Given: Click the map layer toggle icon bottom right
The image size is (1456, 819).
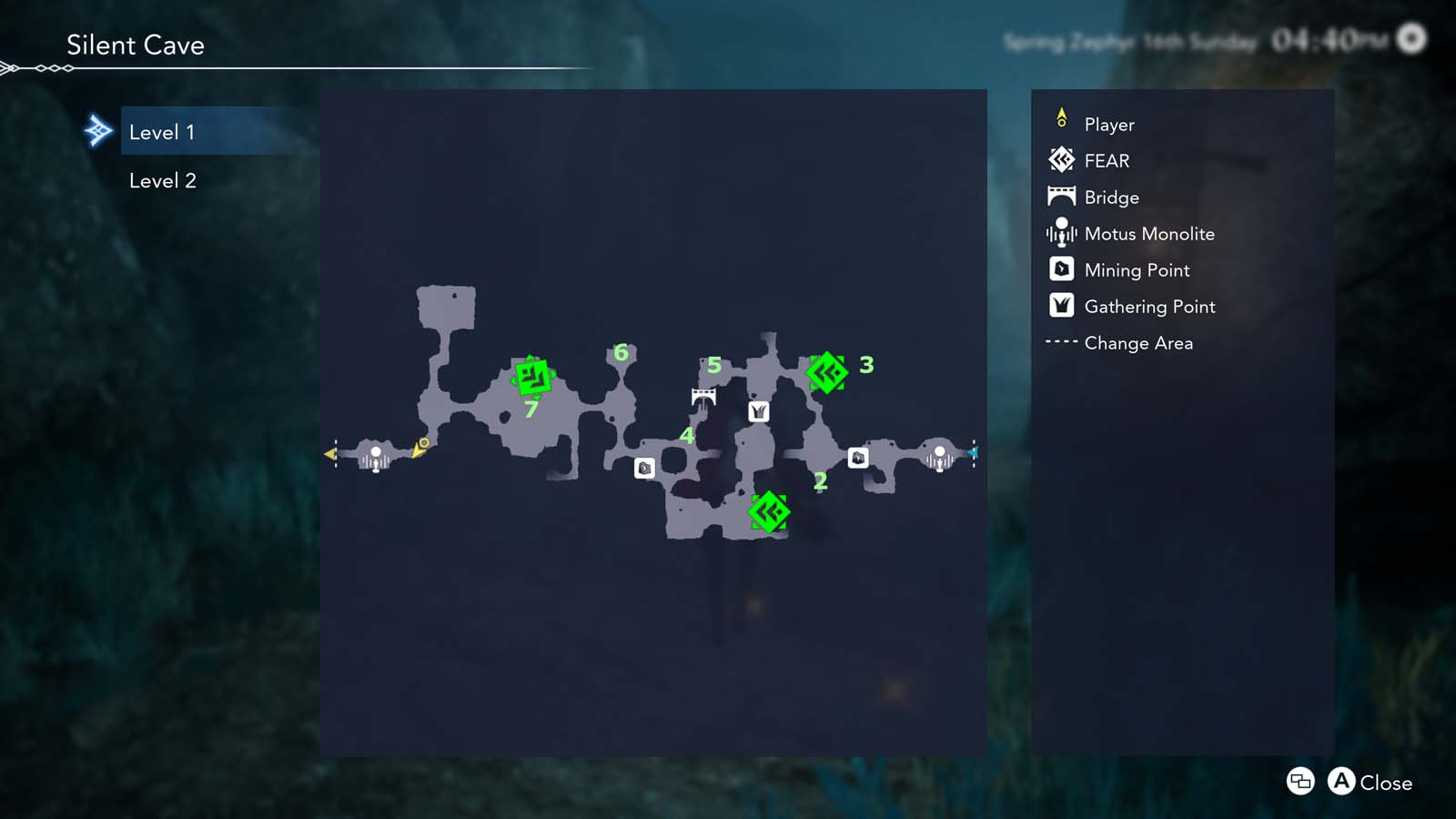Looking at the screenshot, I should click(1299, 782).
